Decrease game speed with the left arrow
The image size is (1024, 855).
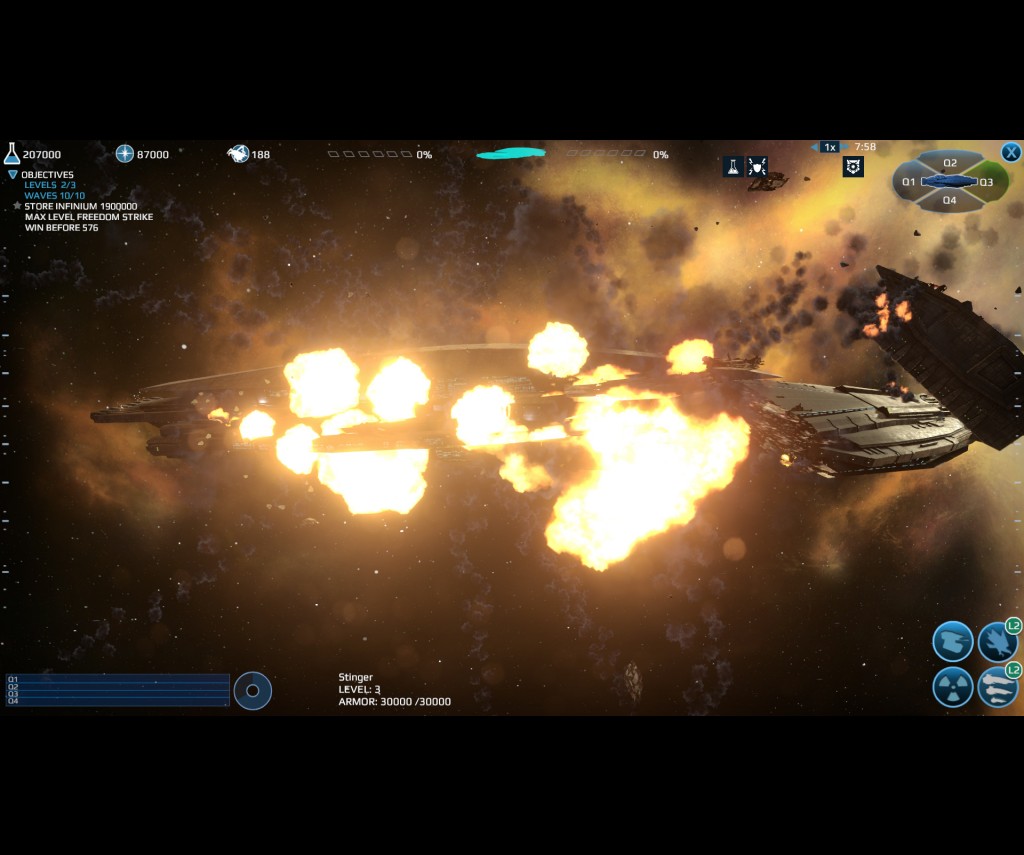[x=815, y=147]
